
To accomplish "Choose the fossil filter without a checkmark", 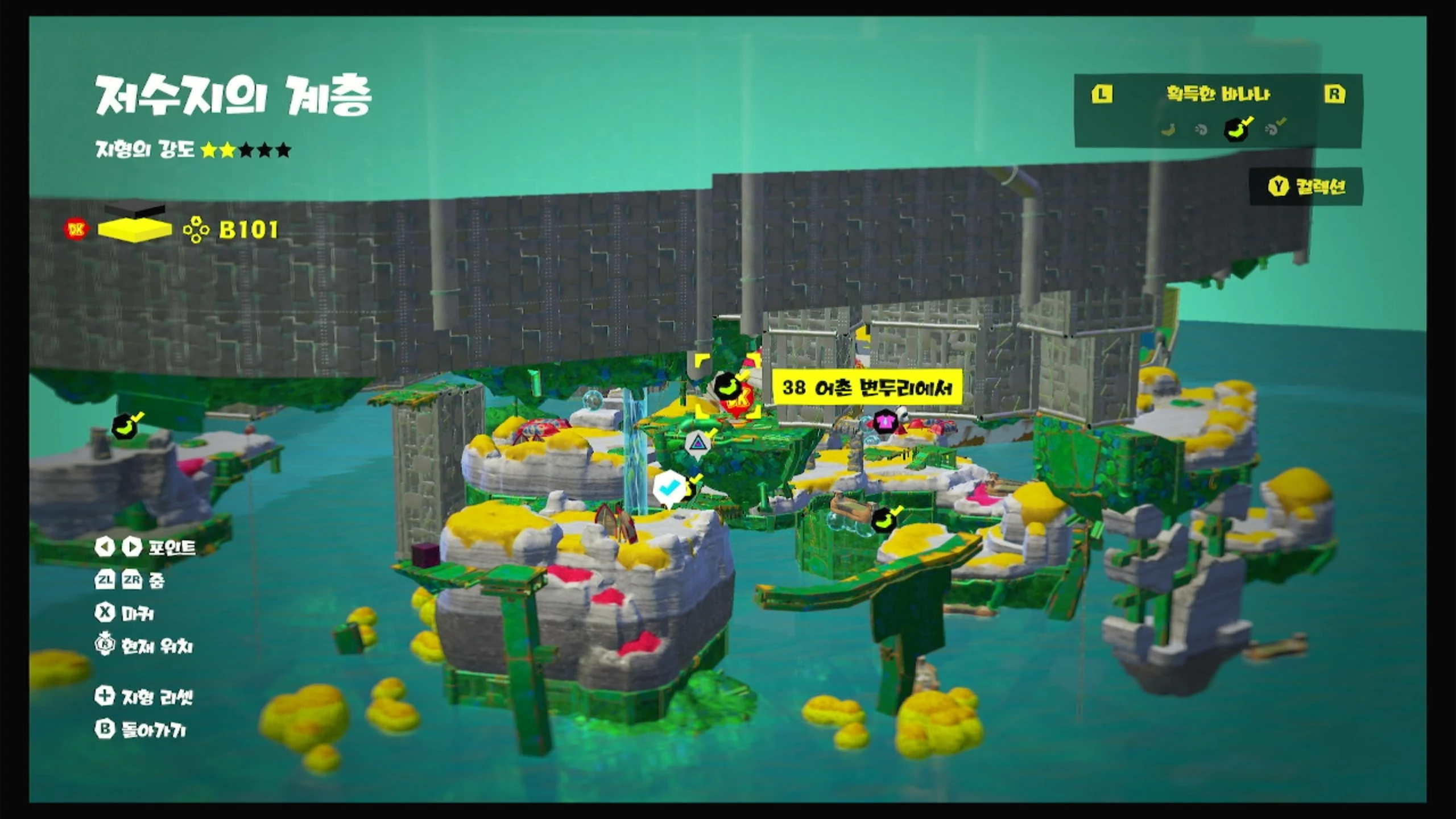I will point(1201,130).
